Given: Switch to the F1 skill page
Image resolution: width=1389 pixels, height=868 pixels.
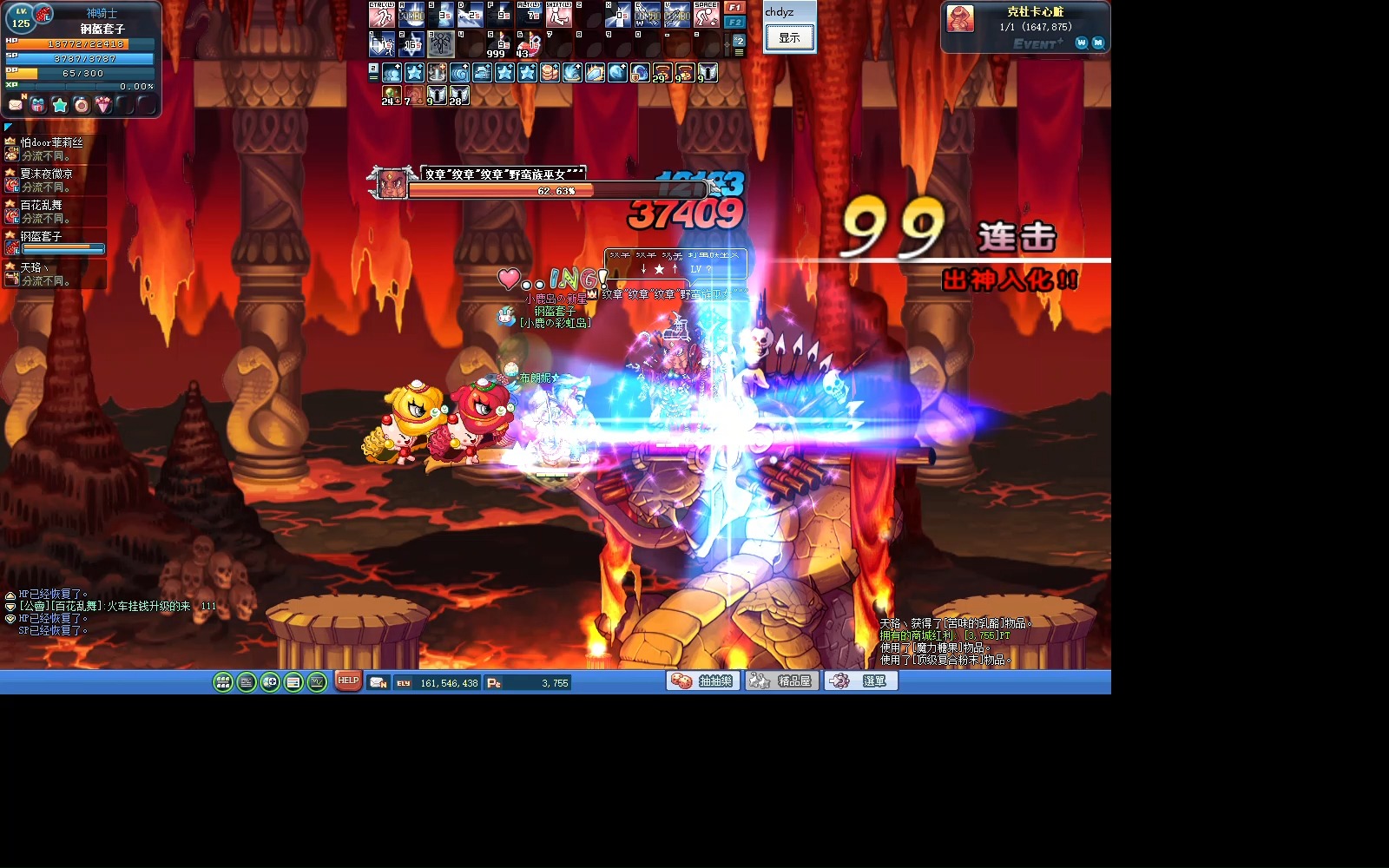Looking at the screenshot, I should [734, 8].
